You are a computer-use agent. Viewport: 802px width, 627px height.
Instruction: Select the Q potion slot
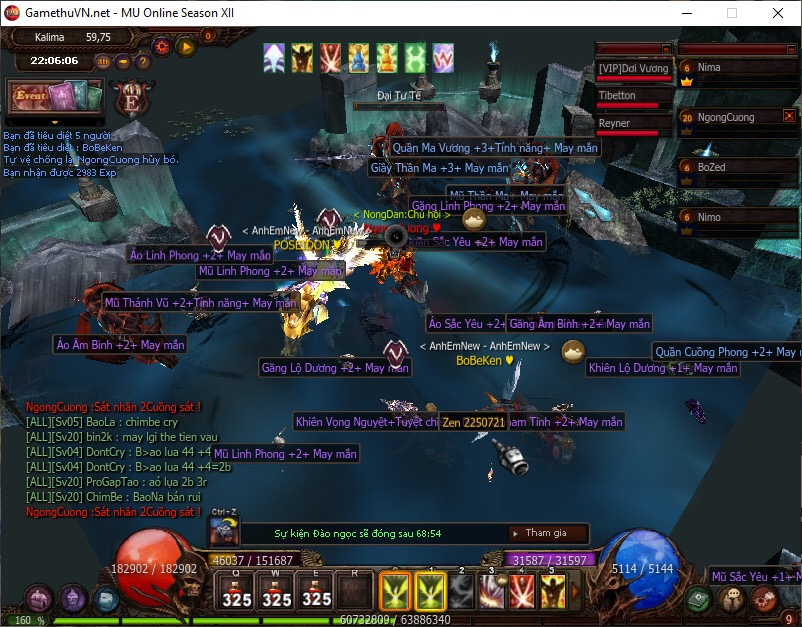(237, 592)
